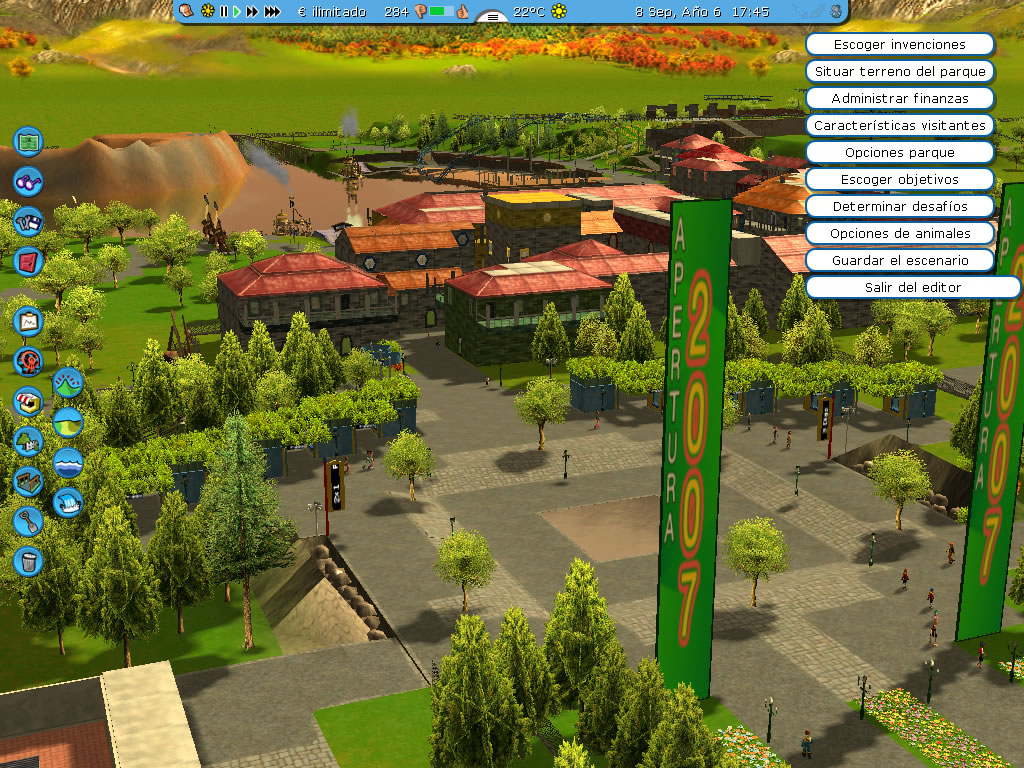Open the striped-awning shops and stalls icon
Image resolution: width=1024 pixels, height=768 pixels.
click(x=29, y=400)
